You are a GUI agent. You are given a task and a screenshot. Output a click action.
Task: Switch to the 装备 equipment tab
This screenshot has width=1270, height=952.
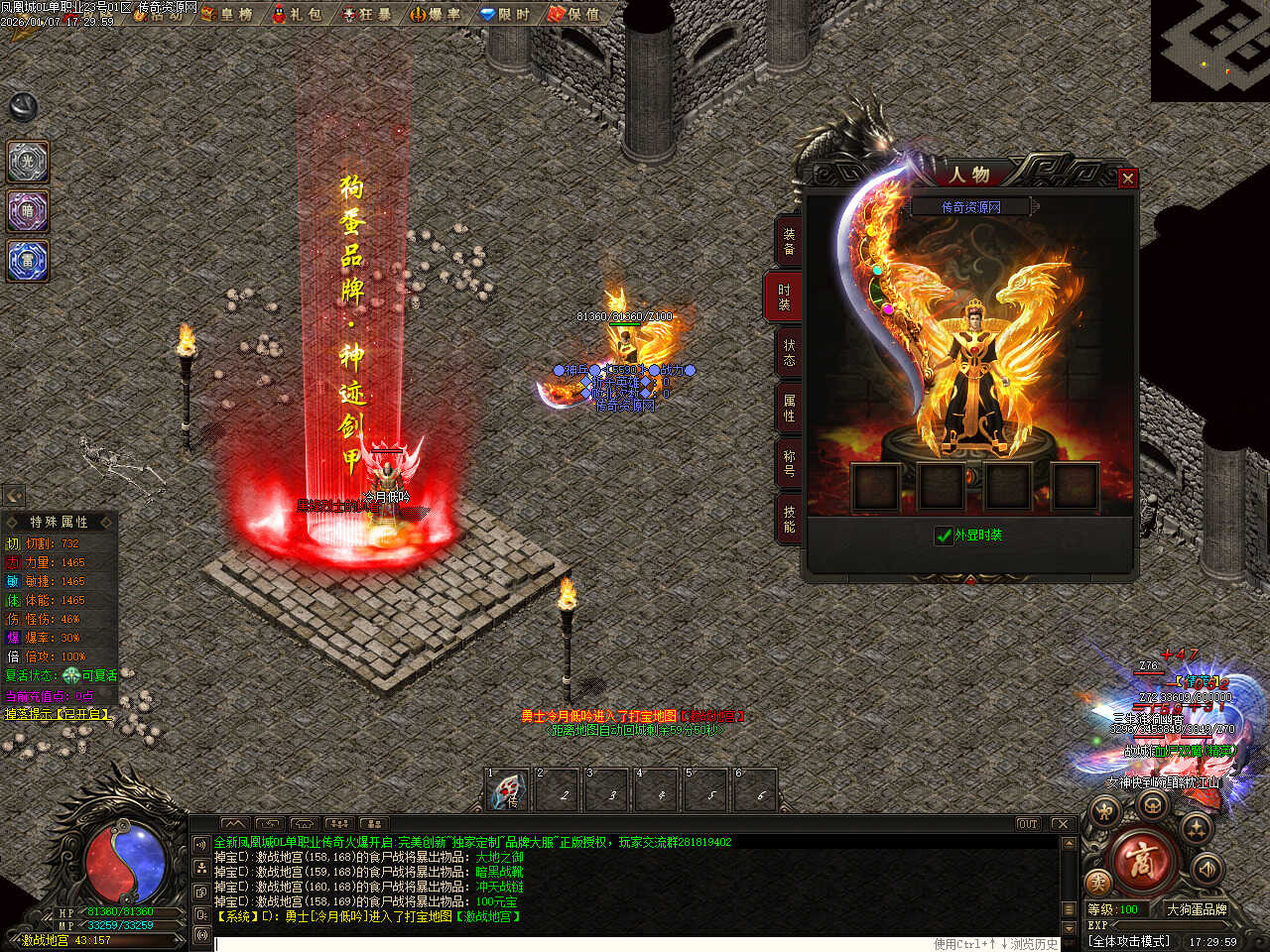click(789, 241)
